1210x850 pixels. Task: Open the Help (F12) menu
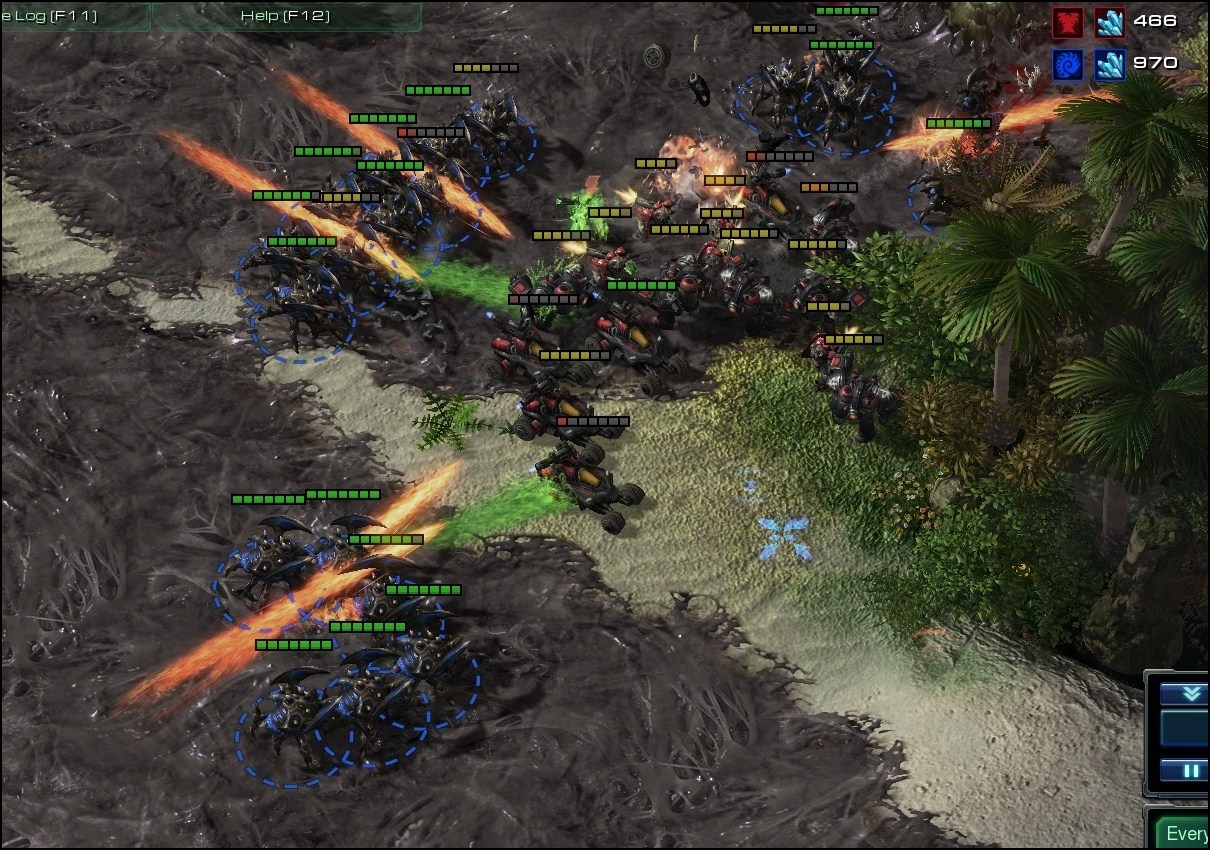coord(285,16)
